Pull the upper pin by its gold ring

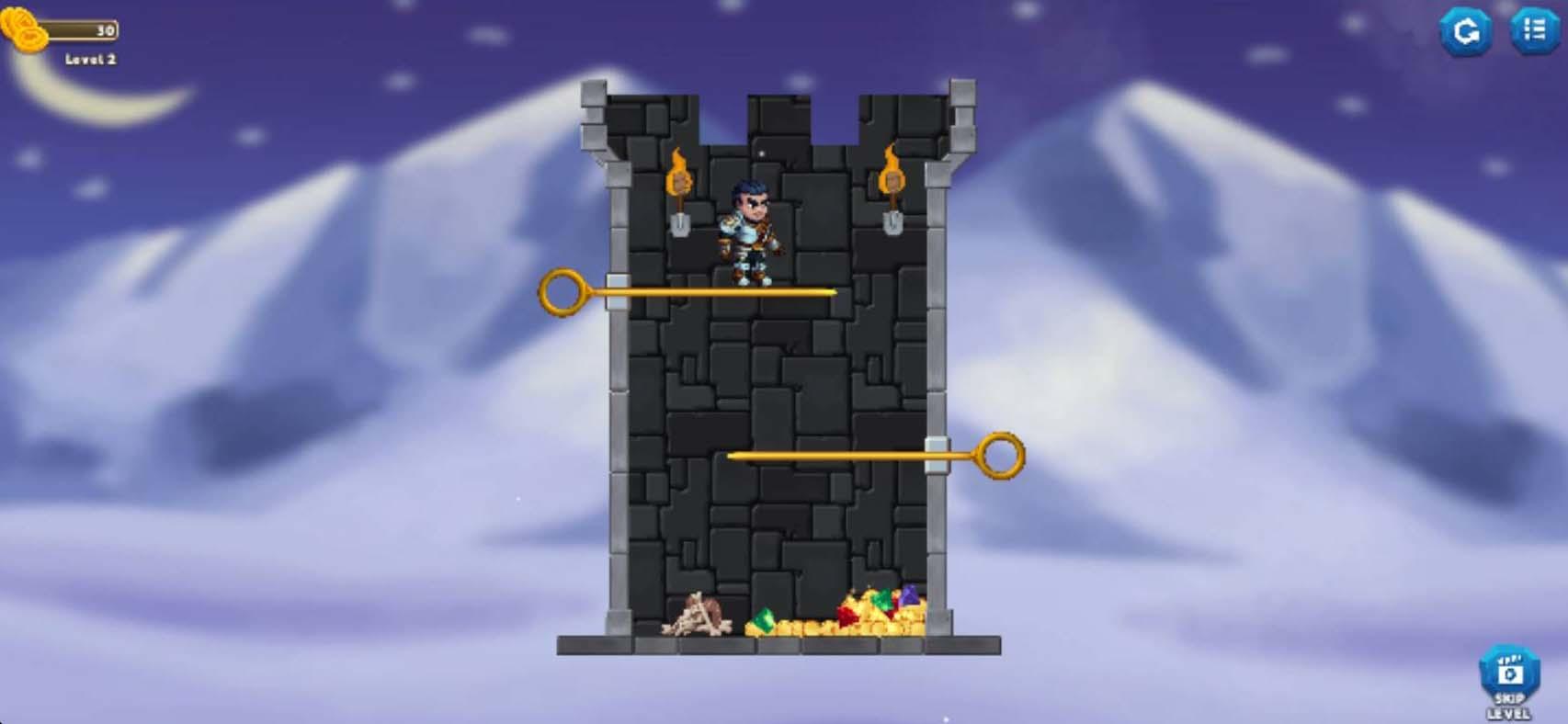click(x=562, y=291)
